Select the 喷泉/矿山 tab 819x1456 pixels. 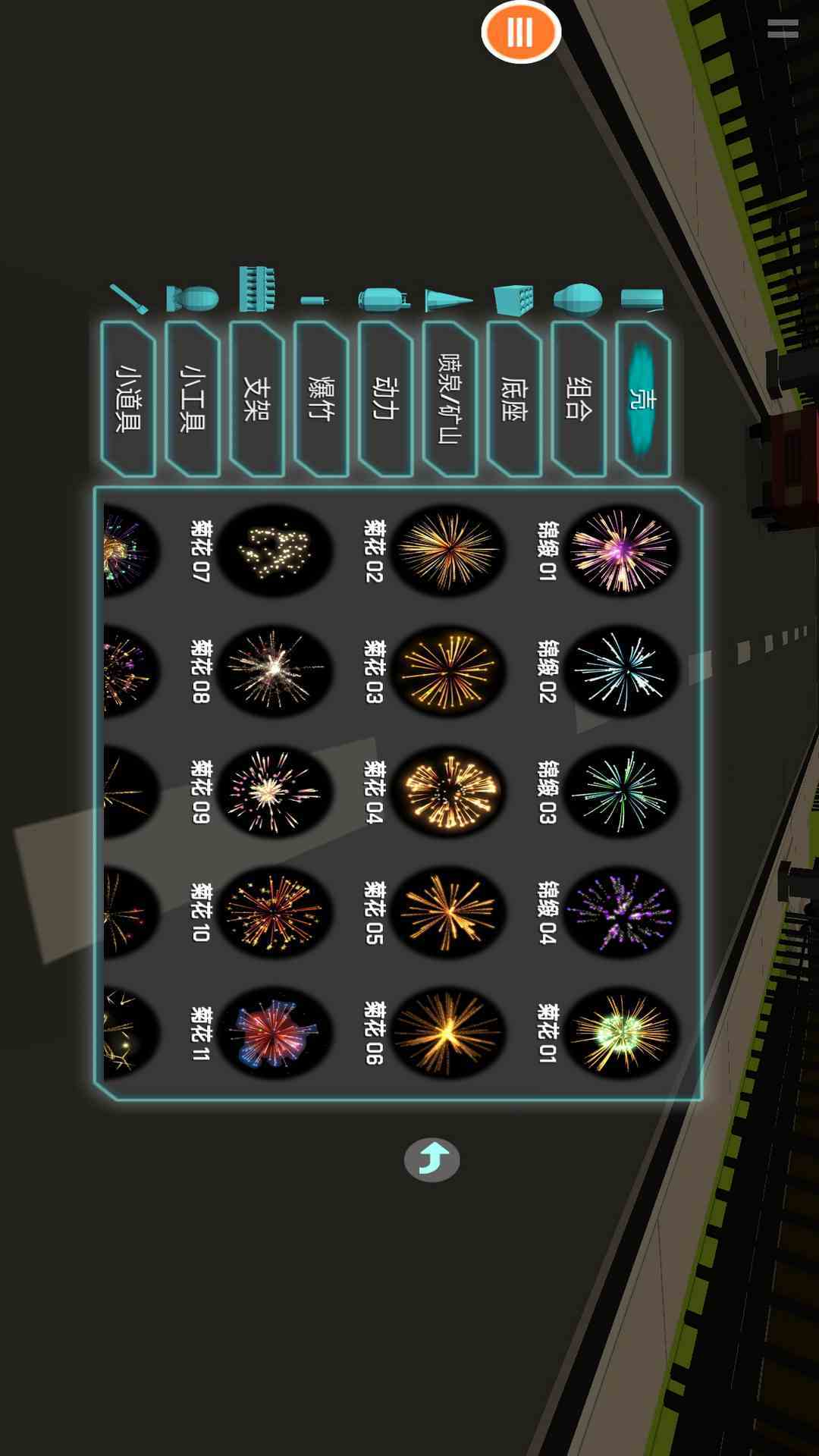[x=450, y=399]
